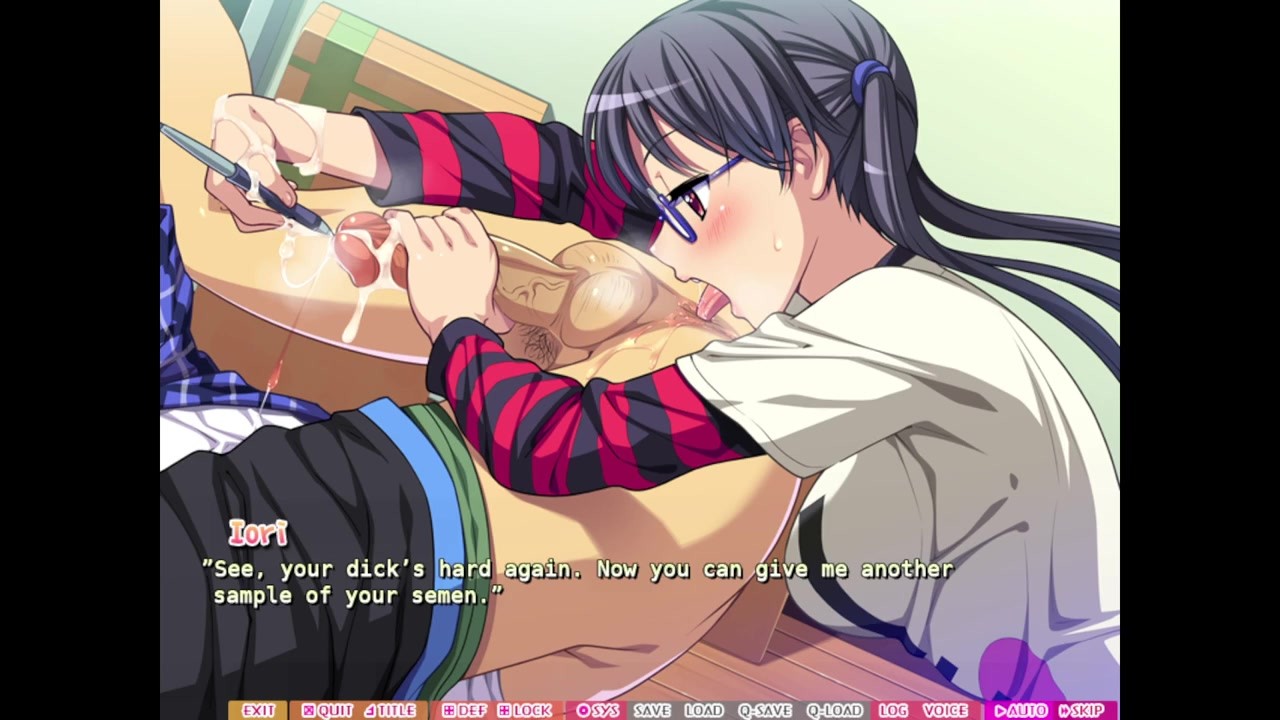The width and height of the screenshot is (1280, 720).
Task: Enable AUTO text advance
Action: pyautogui.click(x=1020, y=710)
